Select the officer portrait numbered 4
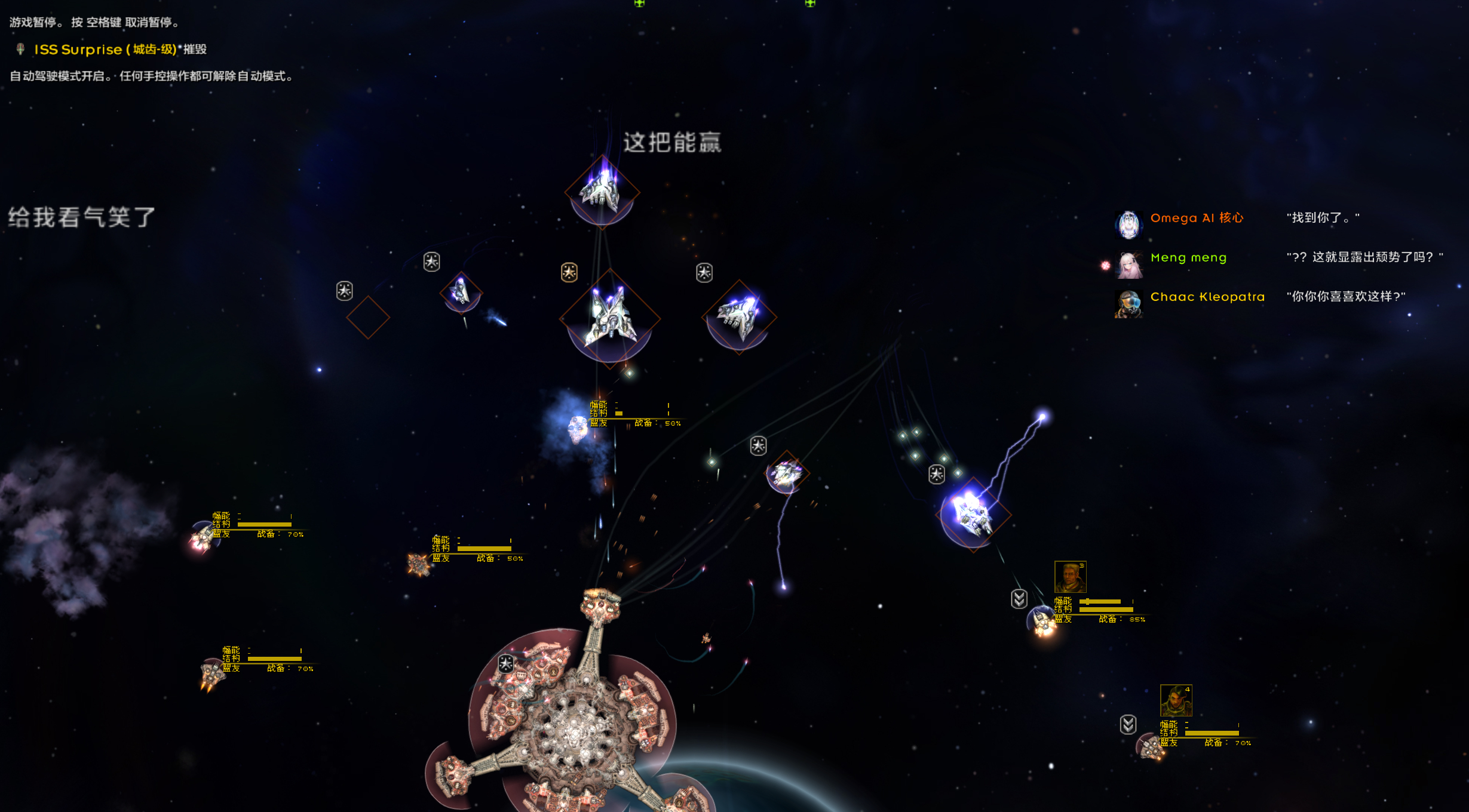The image size is (1469, 812). (x=1176, y=700)
